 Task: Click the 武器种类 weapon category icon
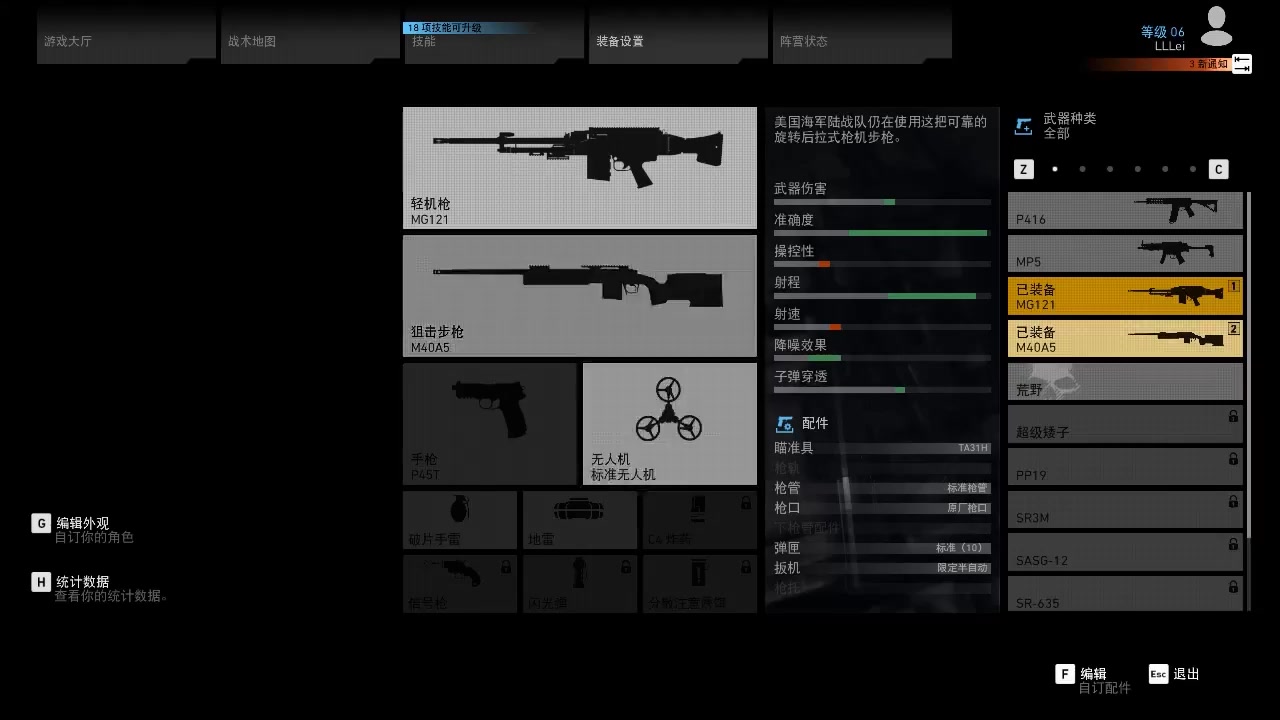click(x=1024, y=125)
